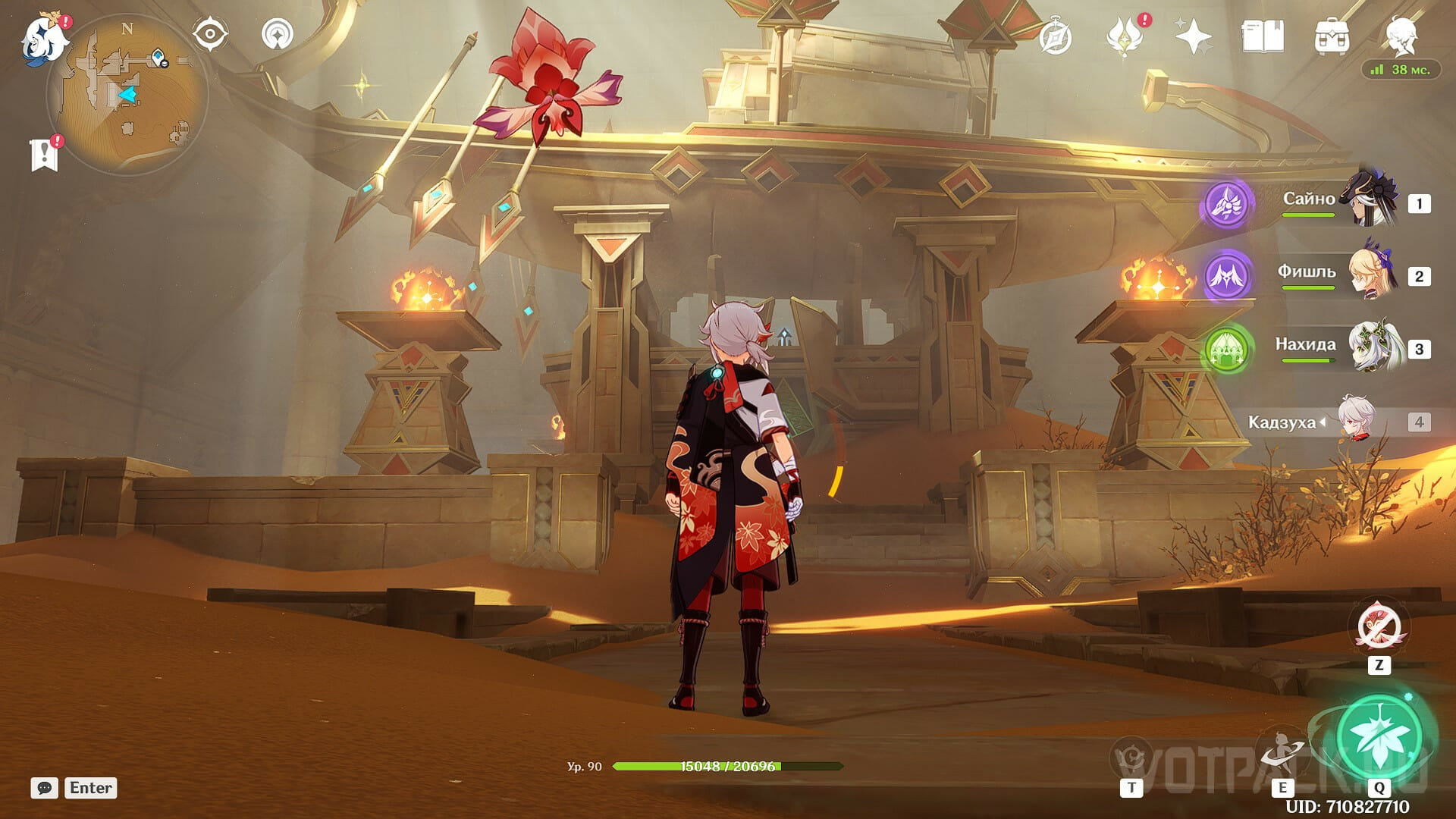The height and width of the screenshot is (819, 1456).
Task: Open the chat box
Action: [x=45, y=788]
